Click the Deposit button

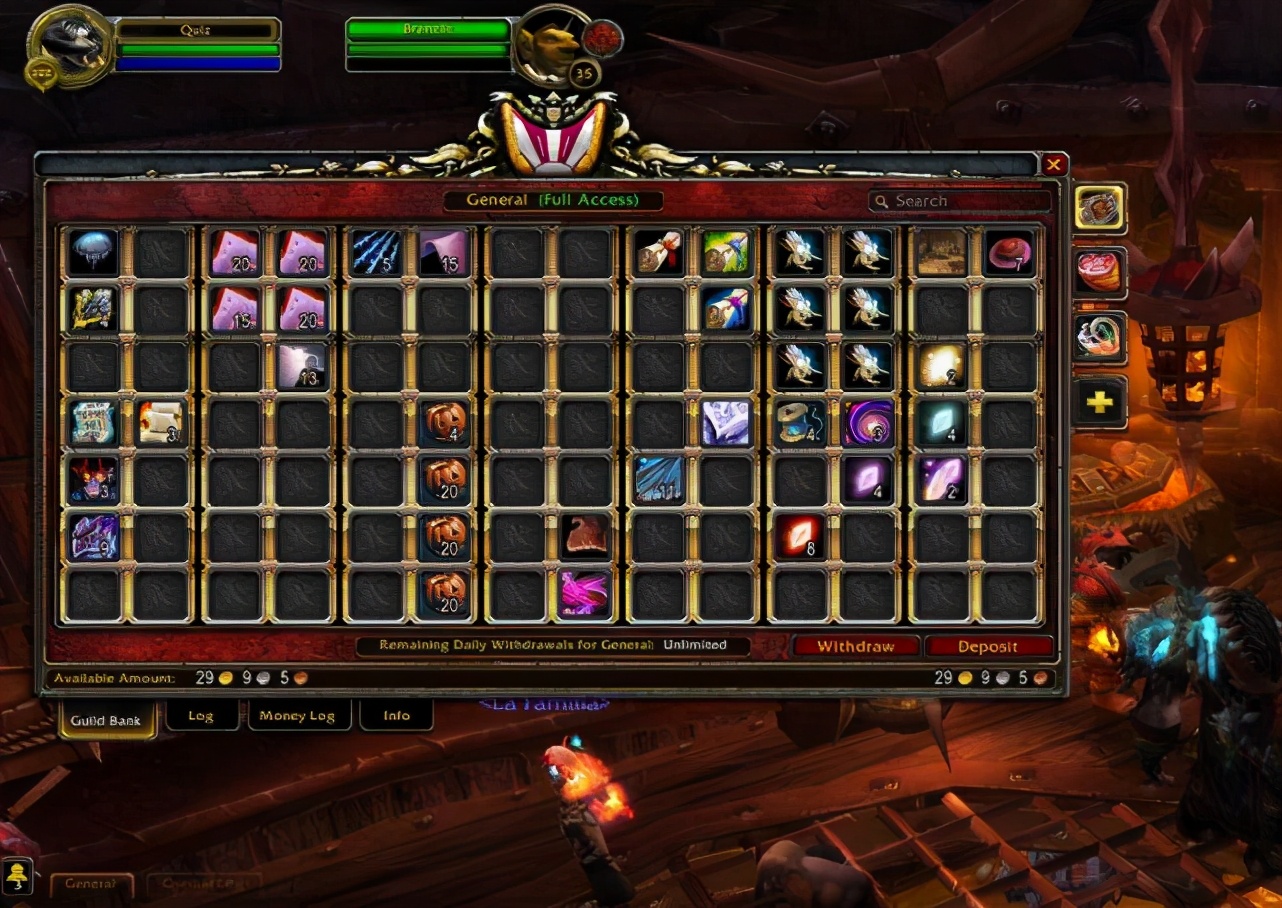(988, 646)
